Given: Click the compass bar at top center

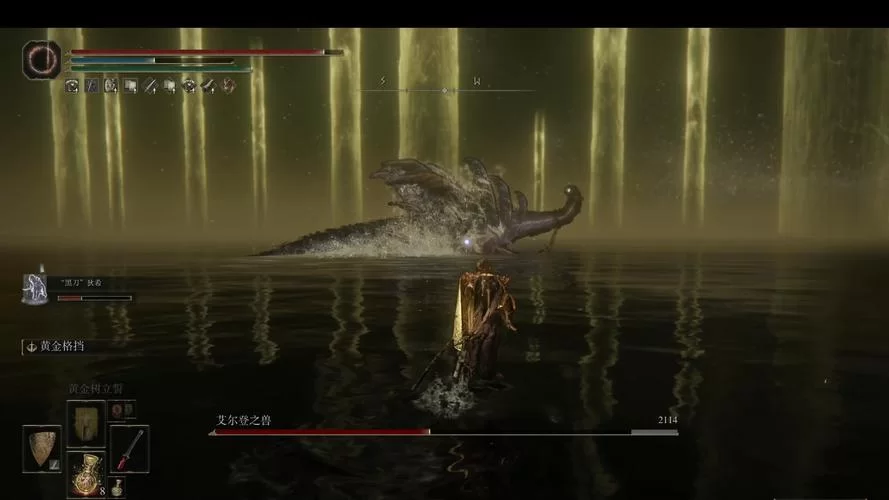Looking at the screenshot, I should 444,90.
